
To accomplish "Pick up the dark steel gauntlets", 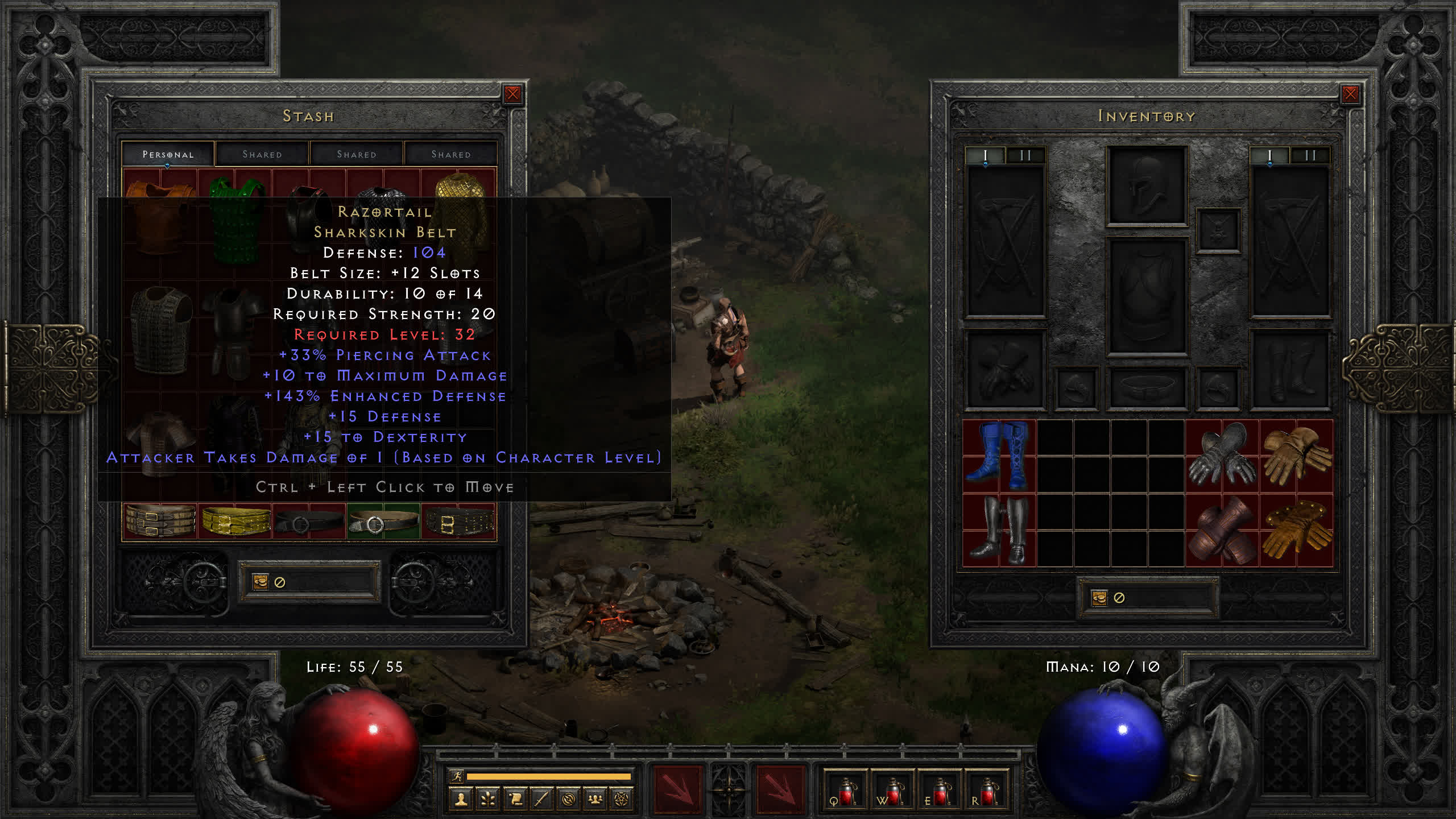I will tap(1222, 456).
